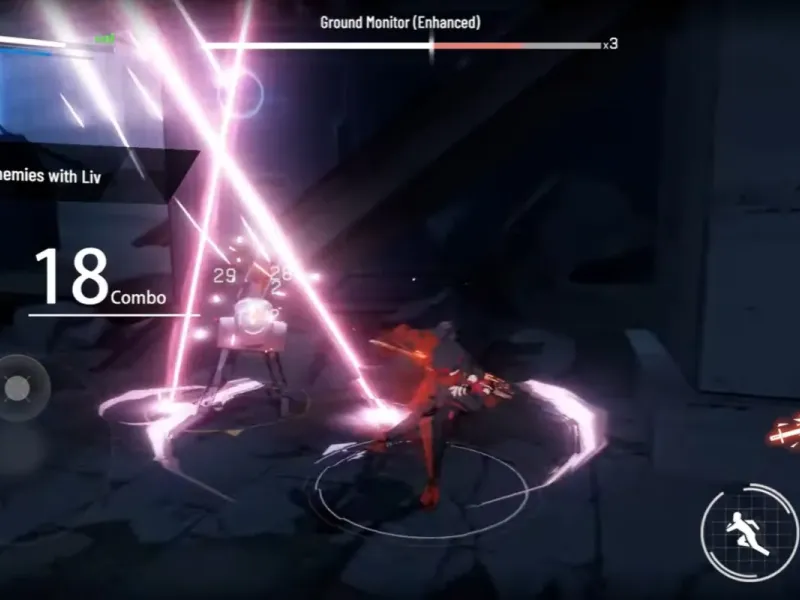Activate the red sword signal orb
800x600 pixels.
tap(784, 434)
